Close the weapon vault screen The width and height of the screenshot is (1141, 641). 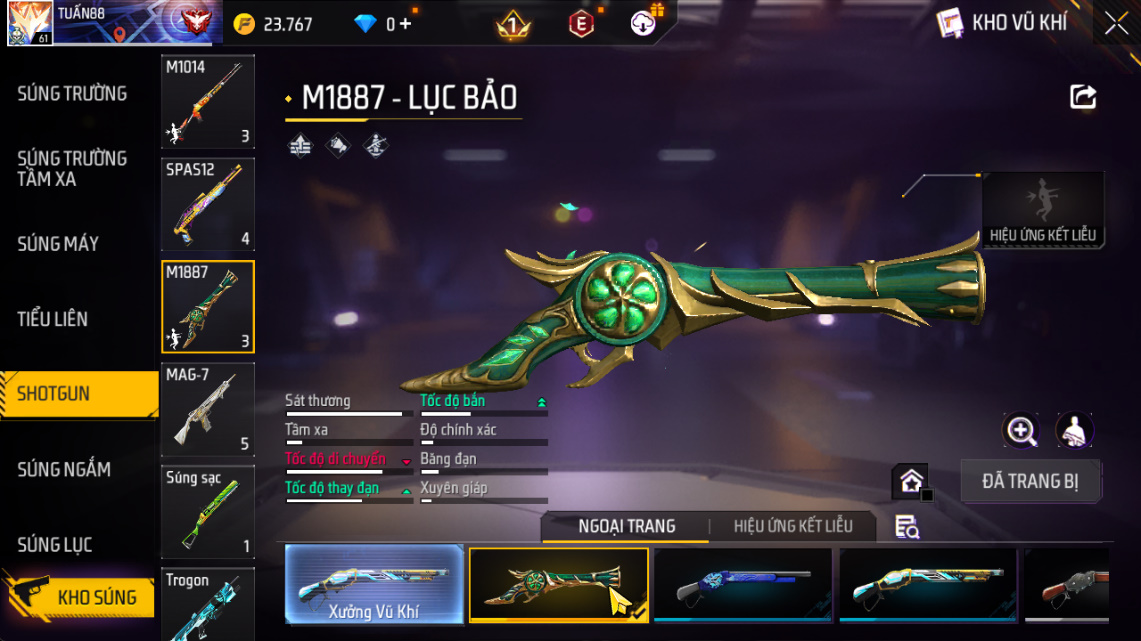pos(1116,24)
